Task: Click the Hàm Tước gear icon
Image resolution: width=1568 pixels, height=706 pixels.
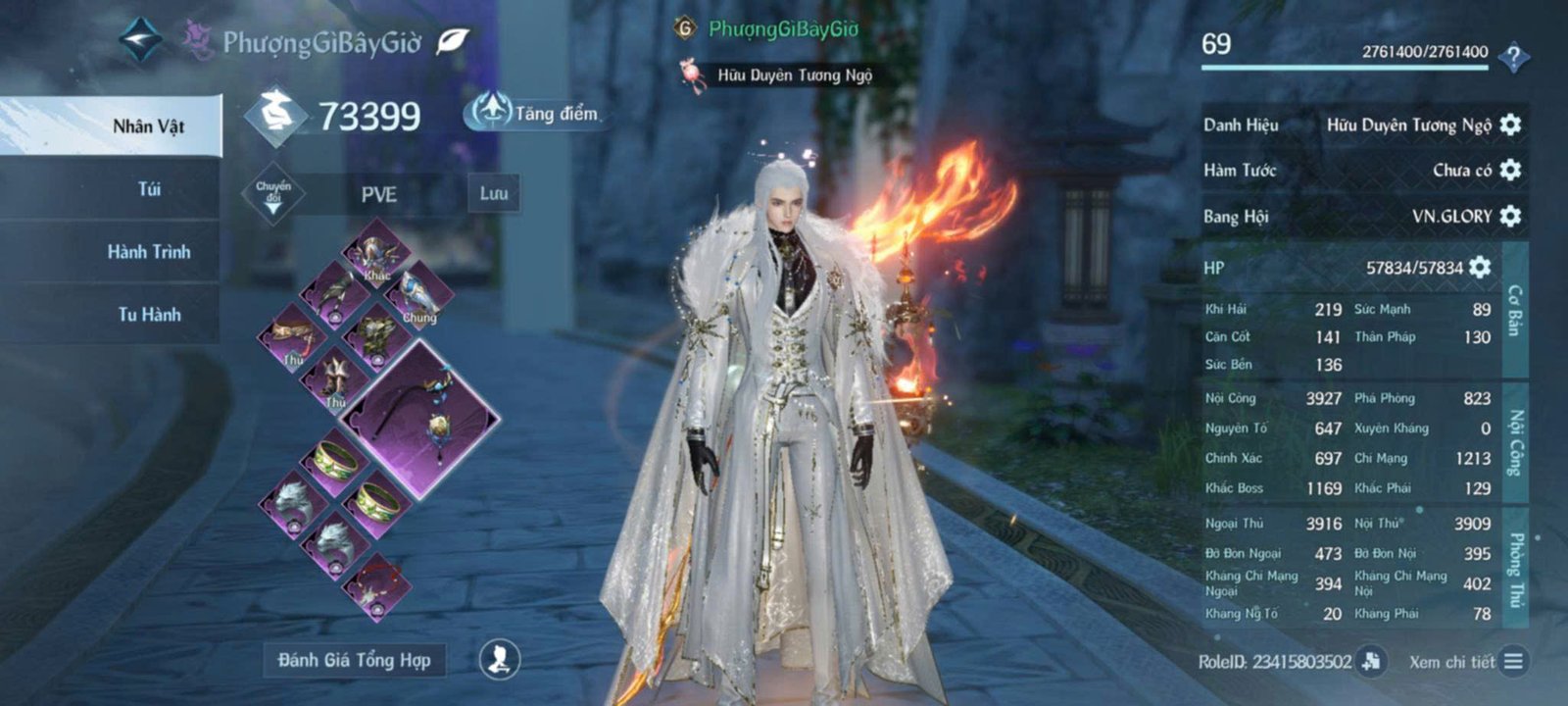Action: (x=1510, y=170)
